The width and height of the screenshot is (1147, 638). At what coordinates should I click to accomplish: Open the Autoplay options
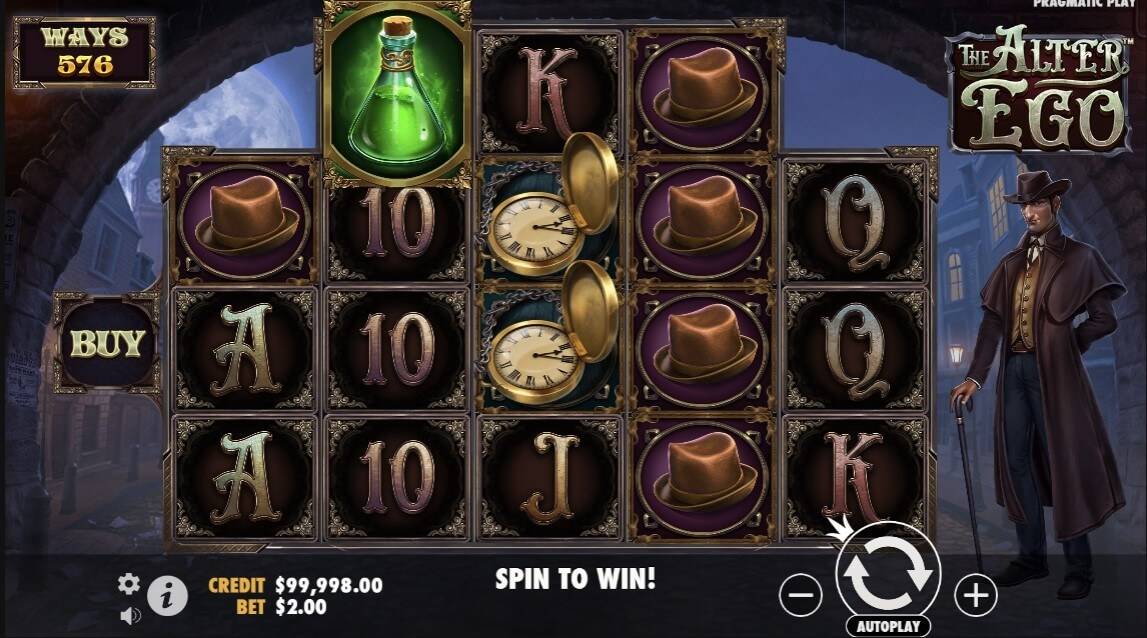pos(887,626)
